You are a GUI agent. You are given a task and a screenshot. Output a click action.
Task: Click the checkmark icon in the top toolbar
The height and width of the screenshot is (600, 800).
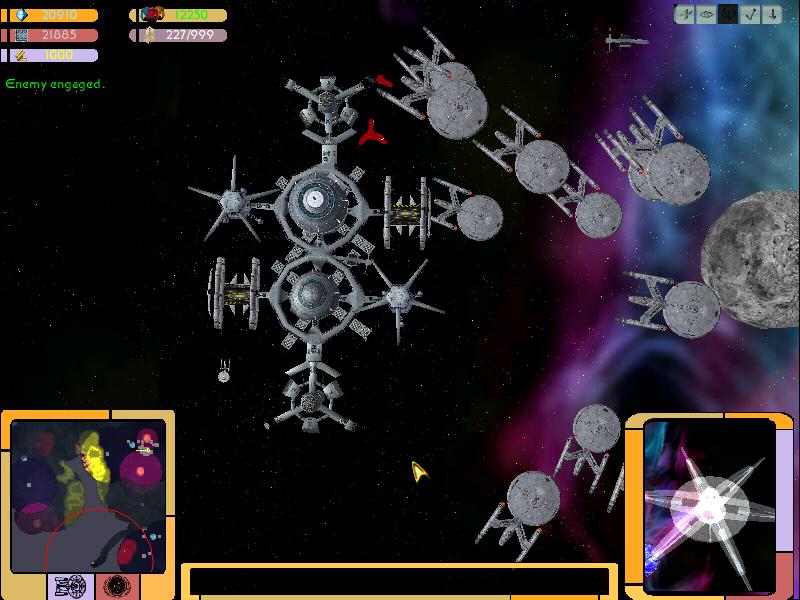pos(751,14)
